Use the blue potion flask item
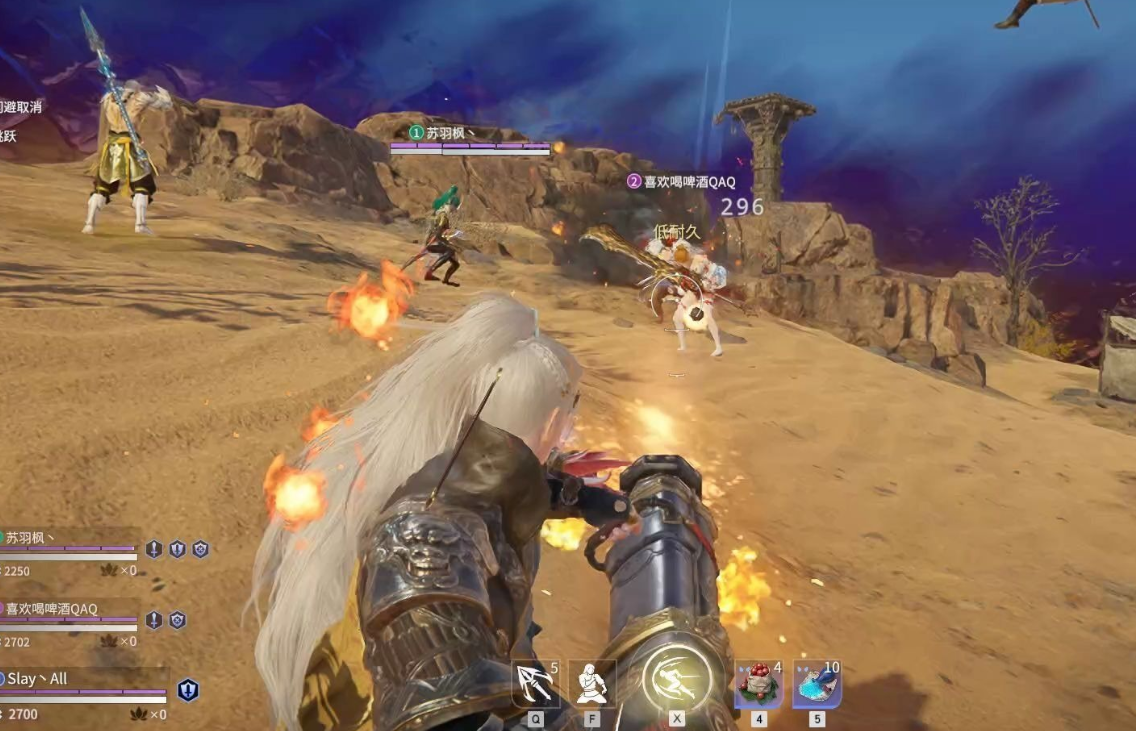The width and height of the screenshot is (1136, 731). click(x=817, y=684)
